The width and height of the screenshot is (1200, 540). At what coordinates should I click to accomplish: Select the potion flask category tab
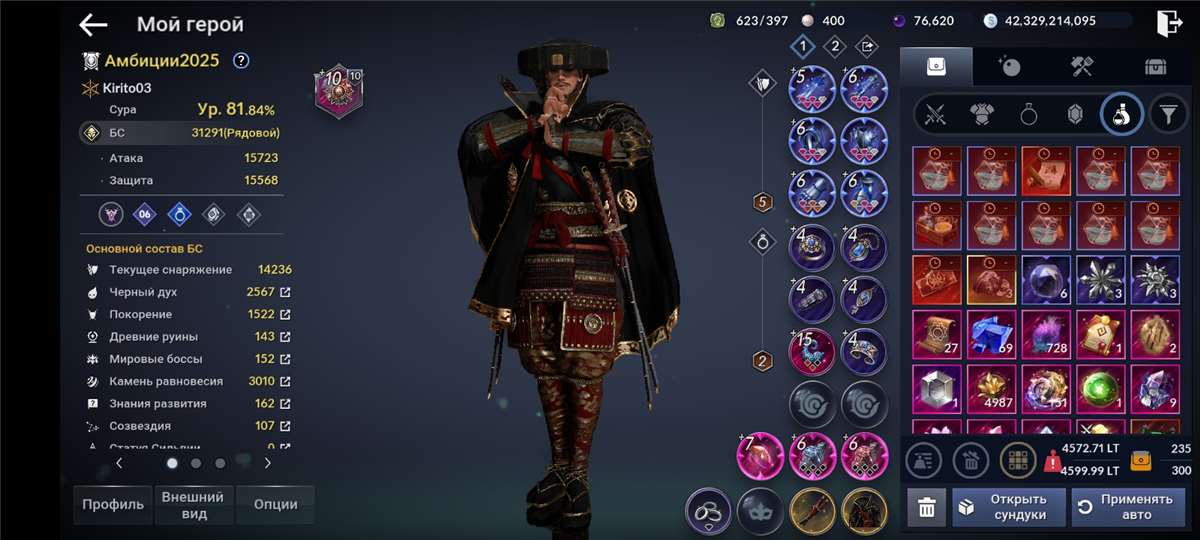[1122, 115]
